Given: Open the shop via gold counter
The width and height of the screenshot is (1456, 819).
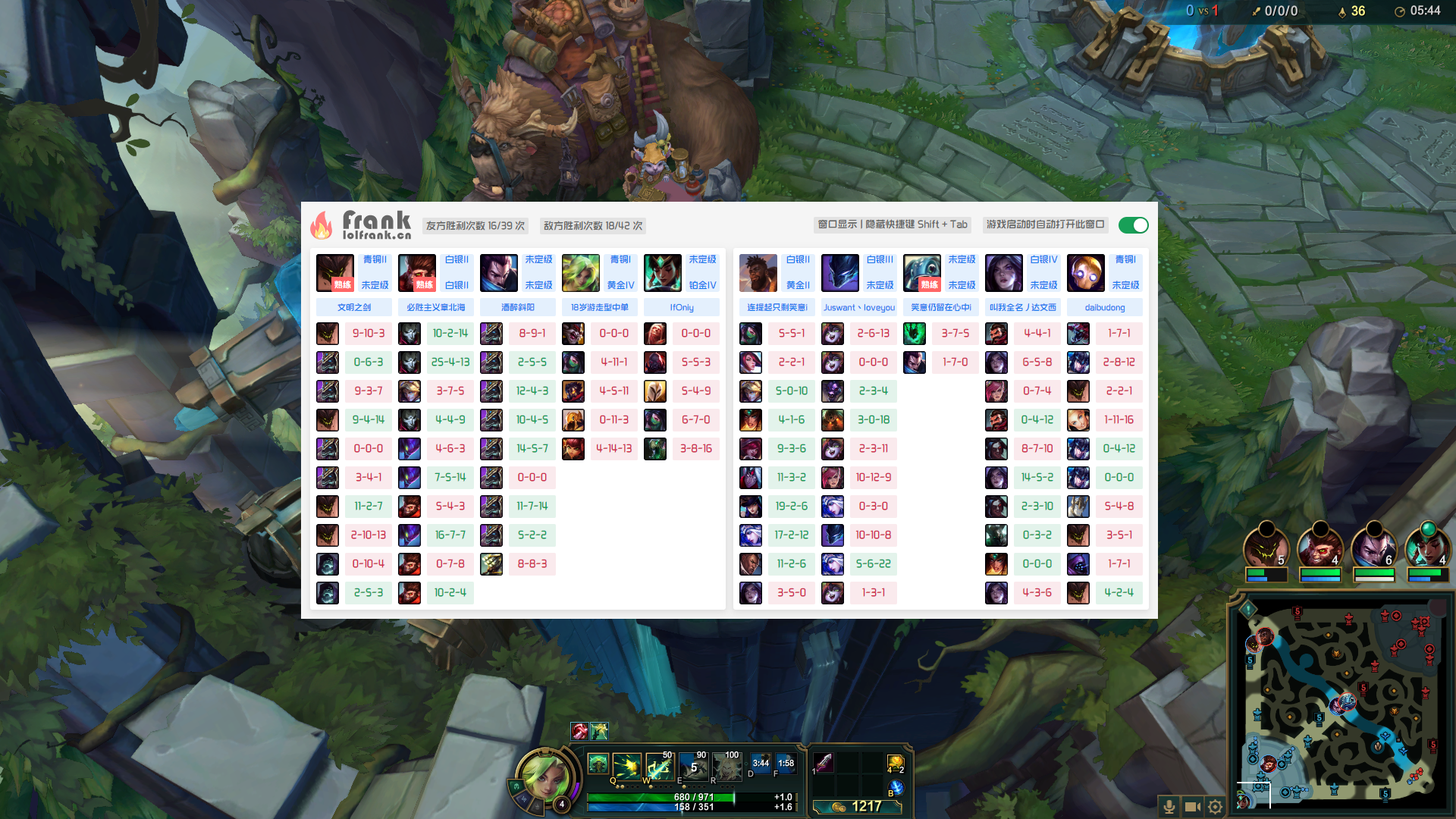Looking at the screenshot, I should click(x=858, y=806).
